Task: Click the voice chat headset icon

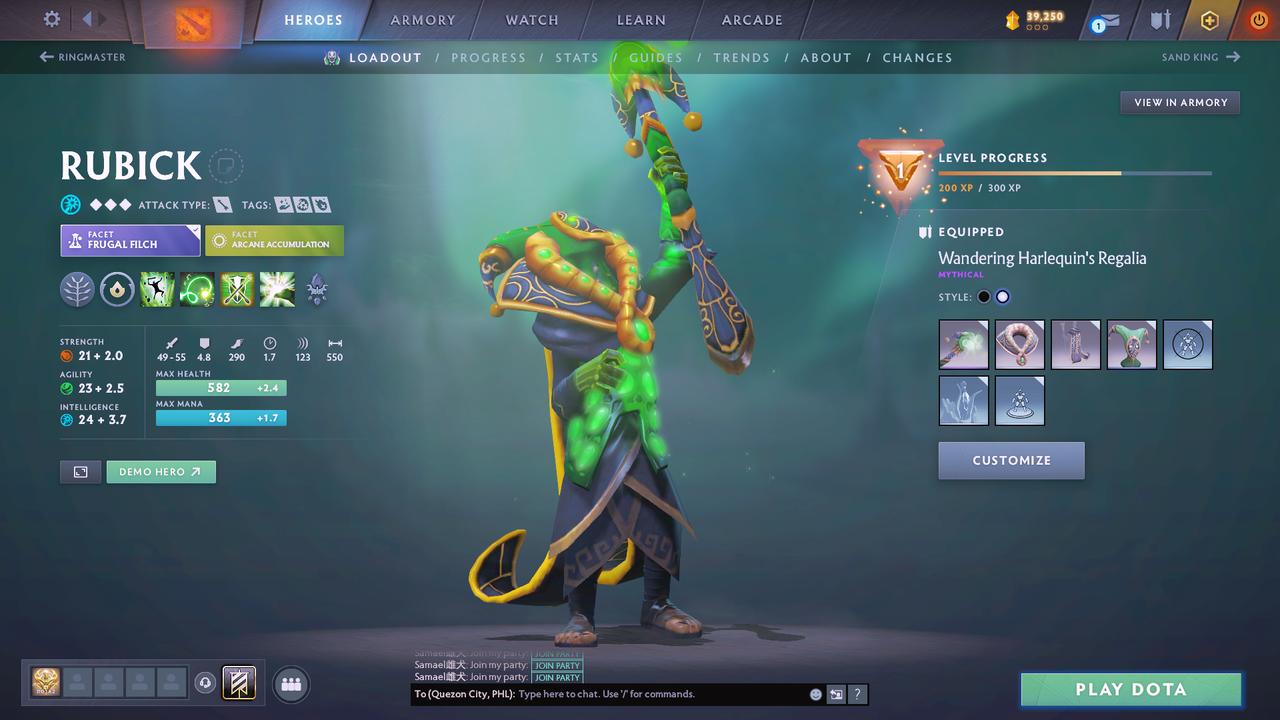Action: [x=206, y=683]
